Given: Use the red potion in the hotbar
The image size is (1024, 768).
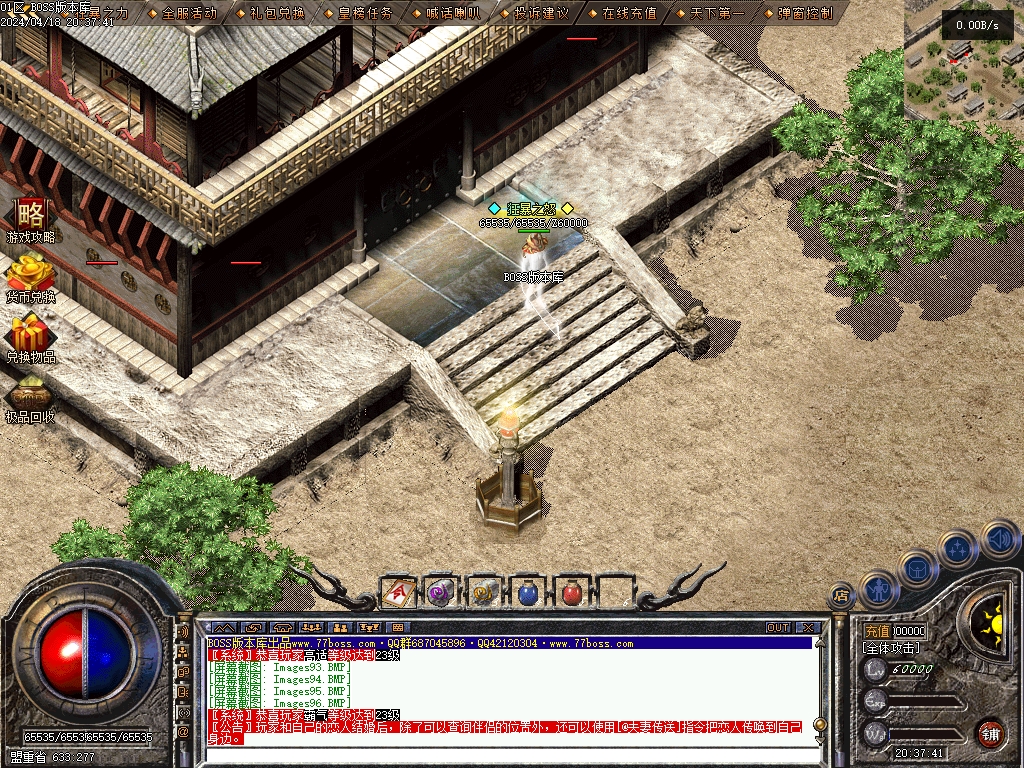Looking at the screenshot, I should (x=571, y=593).
